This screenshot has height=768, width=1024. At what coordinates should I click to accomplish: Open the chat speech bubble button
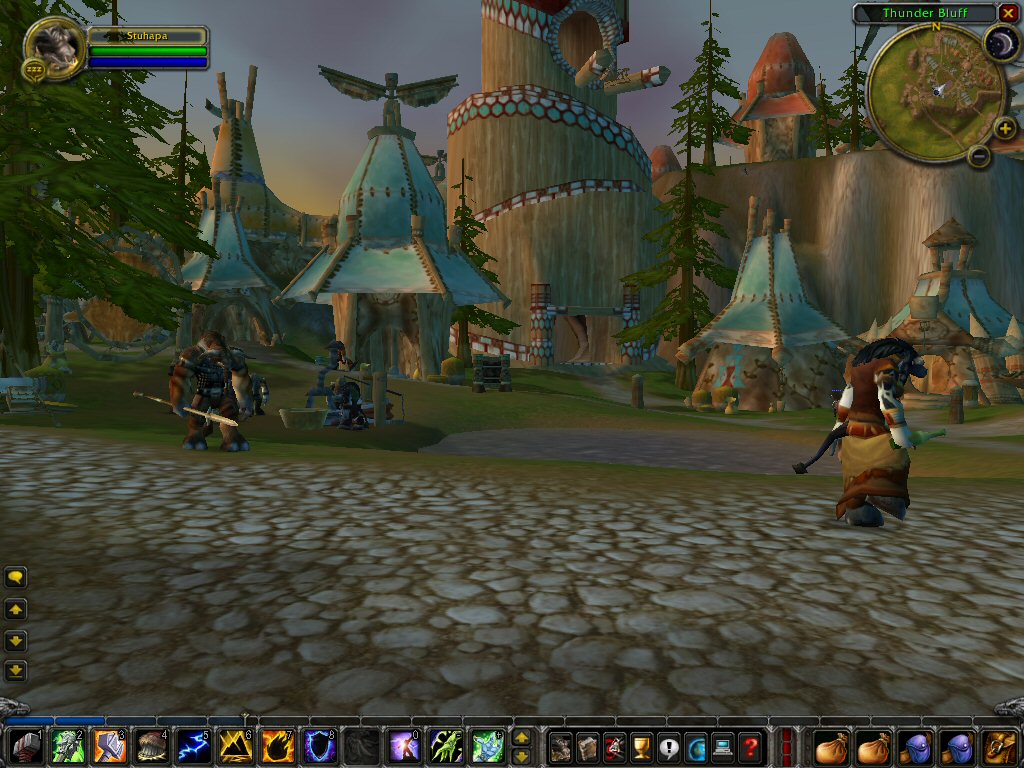tap(16, 578)
